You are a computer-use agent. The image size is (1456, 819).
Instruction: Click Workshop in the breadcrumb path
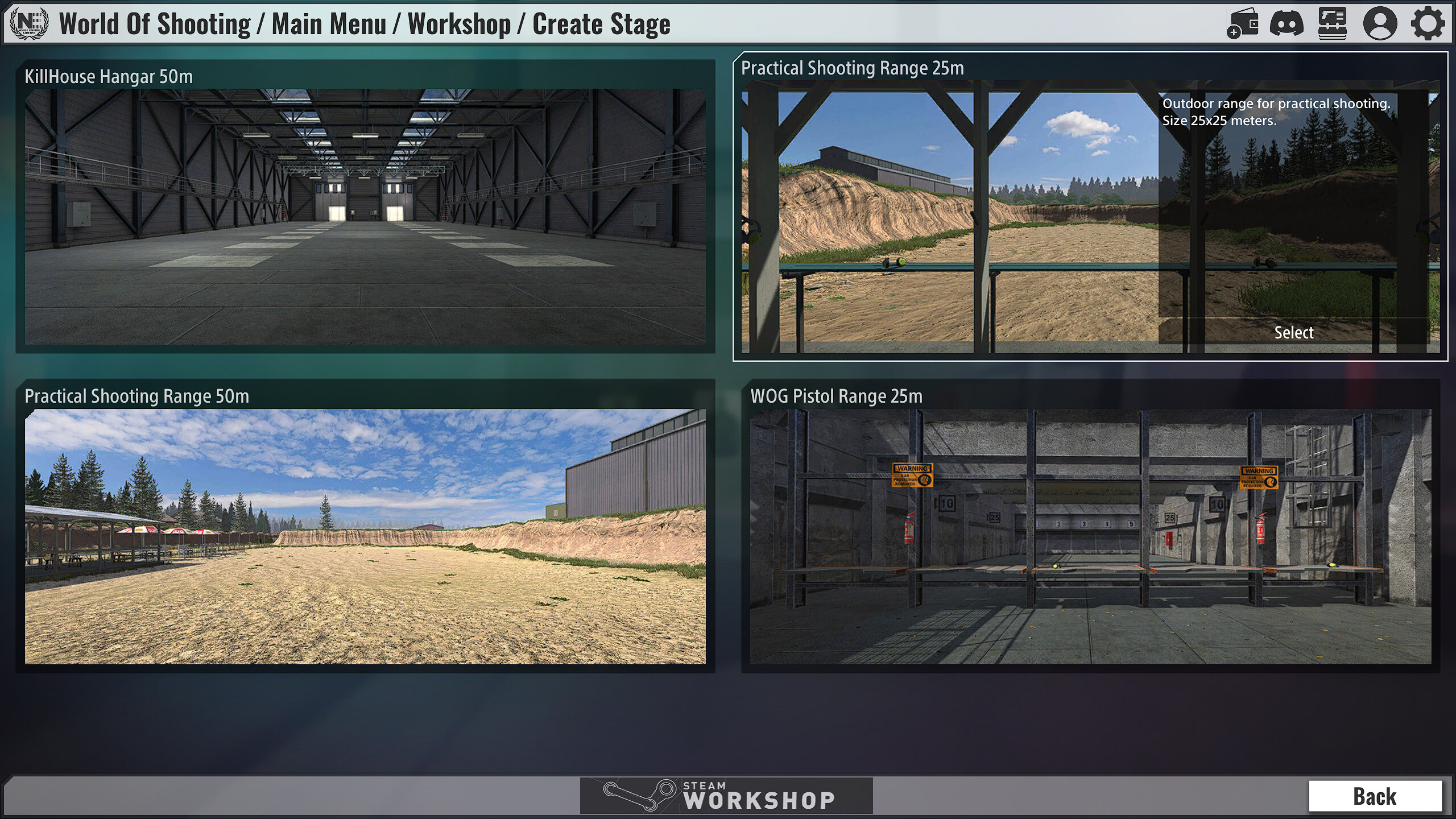point(458,24)
